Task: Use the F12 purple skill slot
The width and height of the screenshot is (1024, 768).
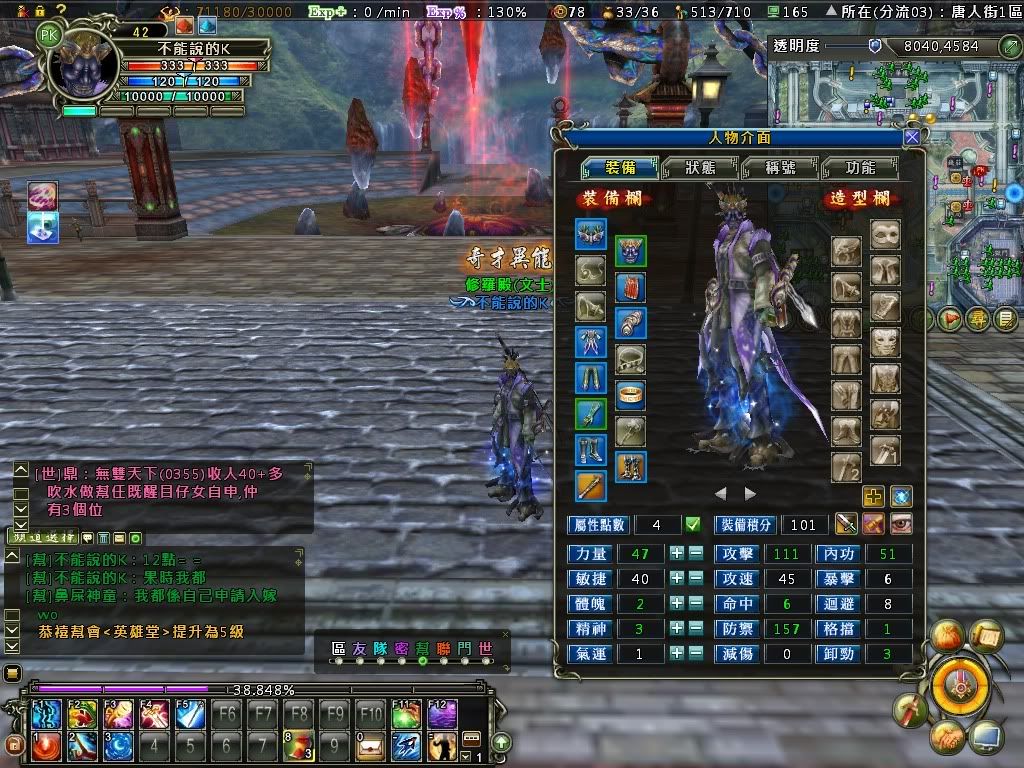Action: (x=442, y=714)
